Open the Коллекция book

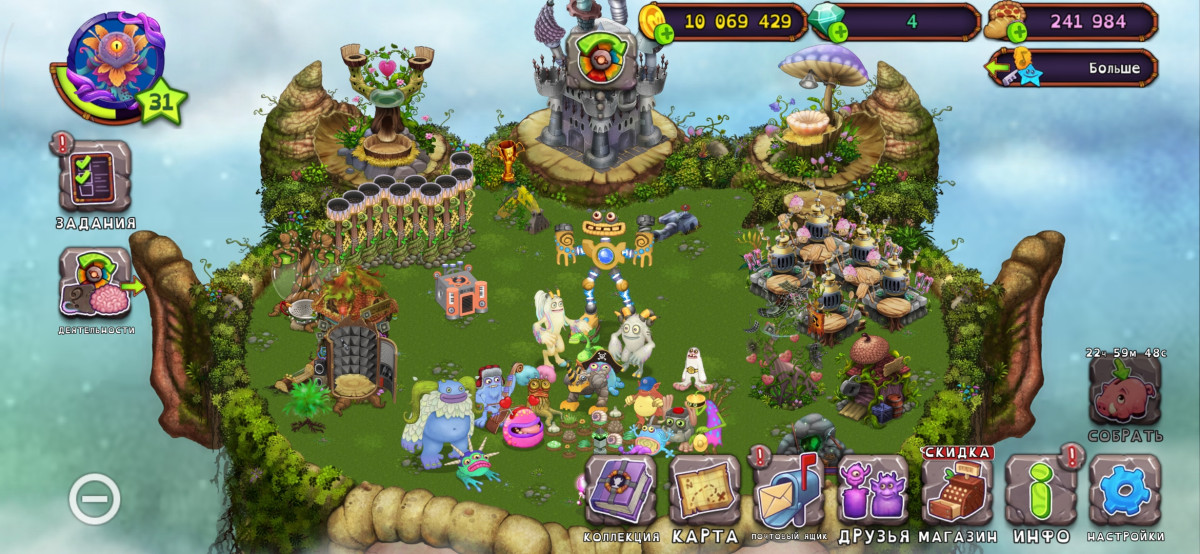click(620, 490)
